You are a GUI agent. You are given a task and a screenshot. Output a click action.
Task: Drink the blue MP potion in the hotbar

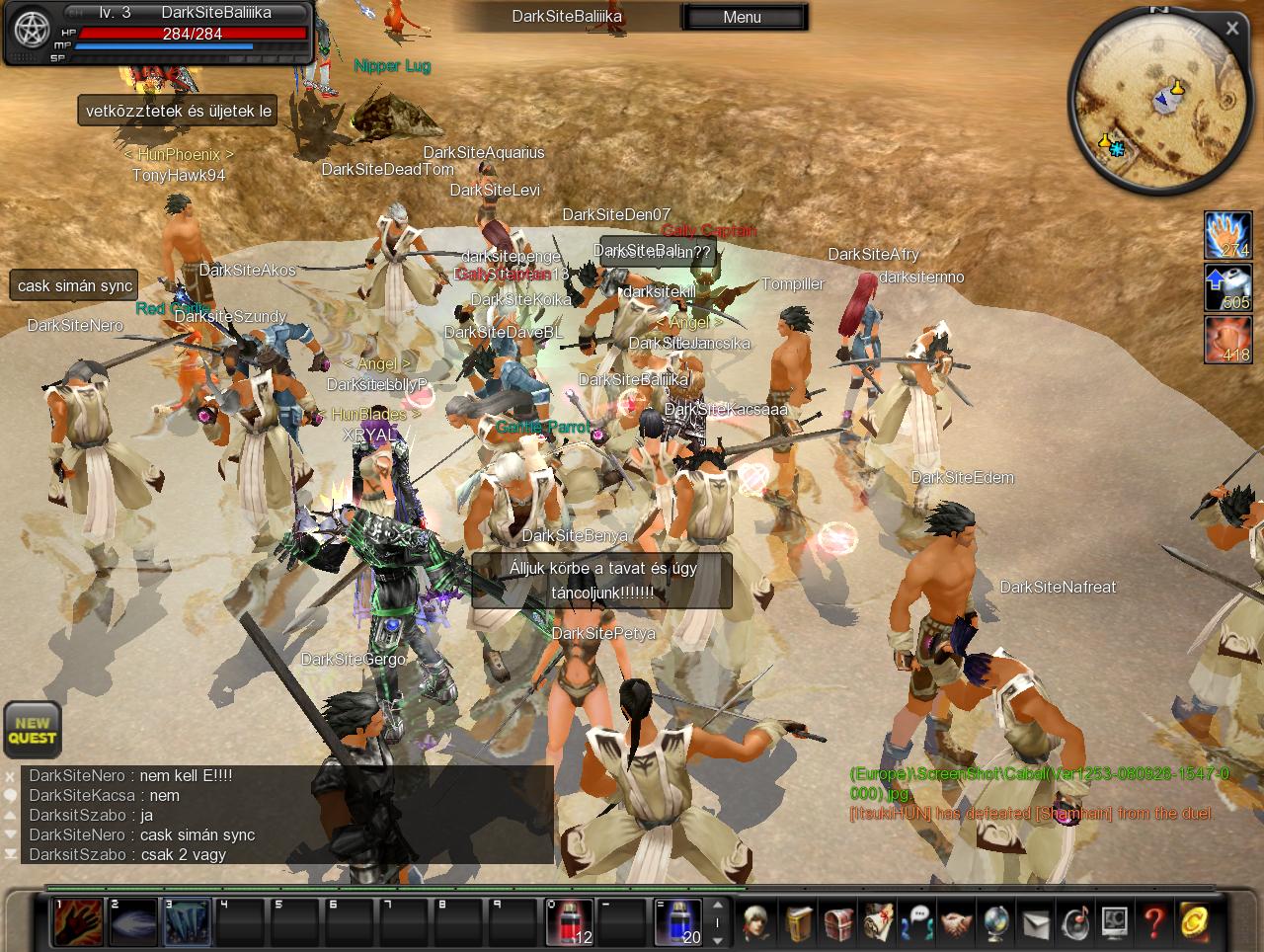point(678,922)
